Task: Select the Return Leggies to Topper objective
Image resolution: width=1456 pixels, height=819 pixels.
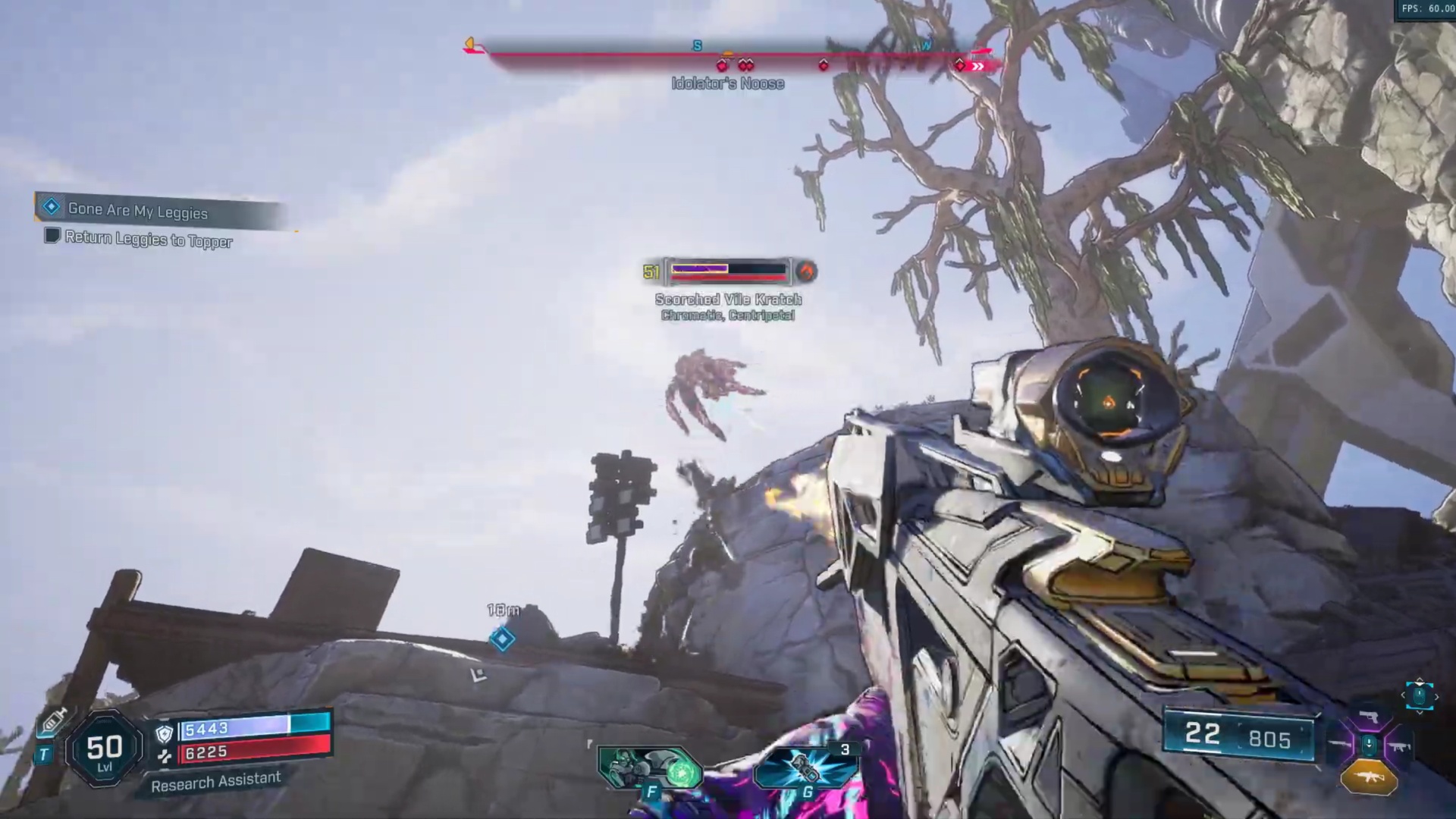Action: pyautogui.click(x=148, y=239)
